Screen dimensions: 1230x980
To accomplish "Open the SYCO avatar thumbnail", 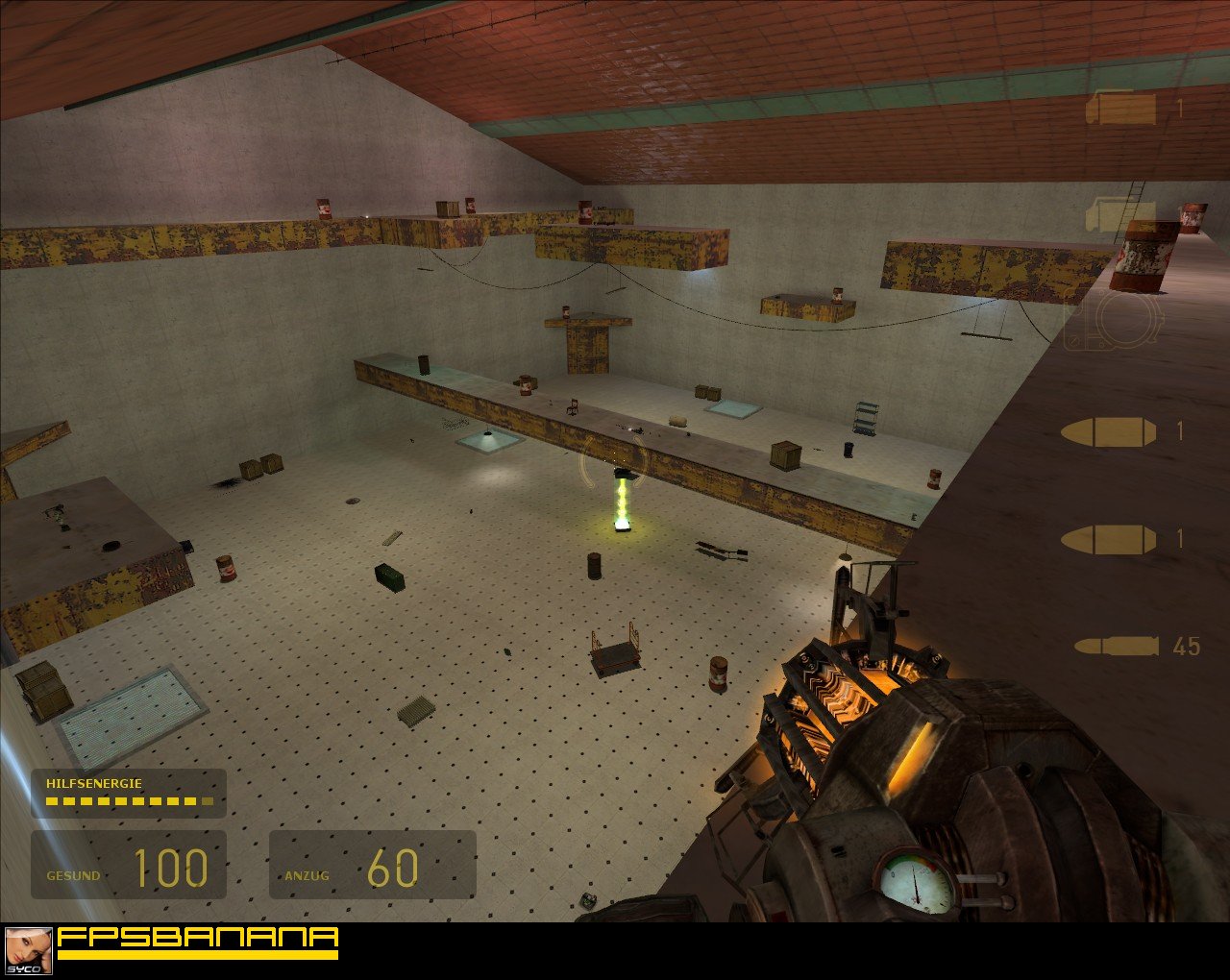I will (29, 951).
